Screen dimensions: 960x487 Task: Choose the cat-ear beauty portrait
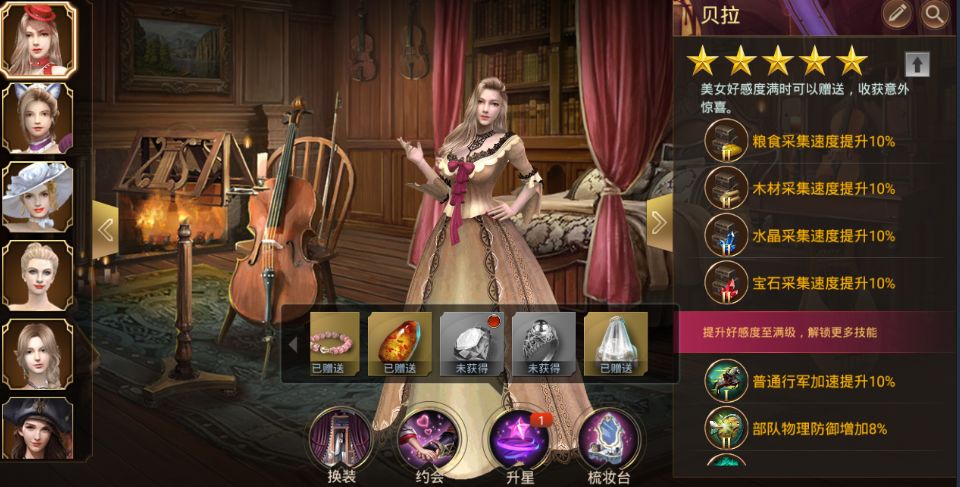tap(38, 117)
